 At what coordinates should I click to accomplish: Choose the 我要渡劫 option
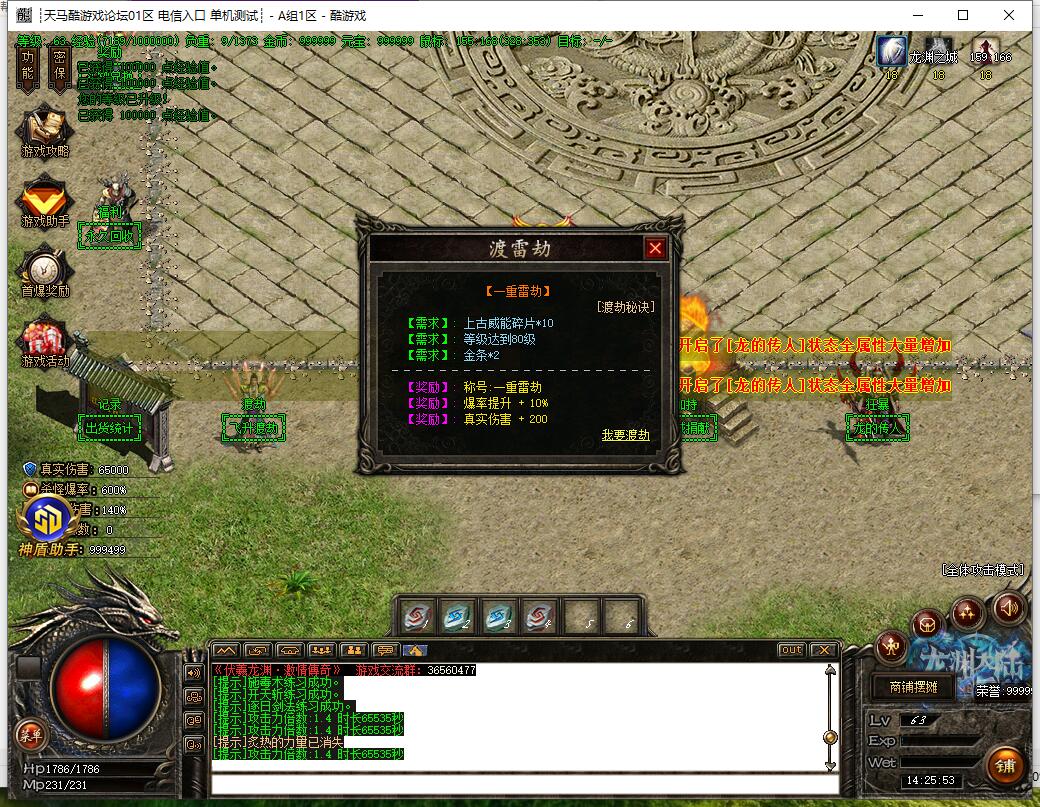(625, 435)
